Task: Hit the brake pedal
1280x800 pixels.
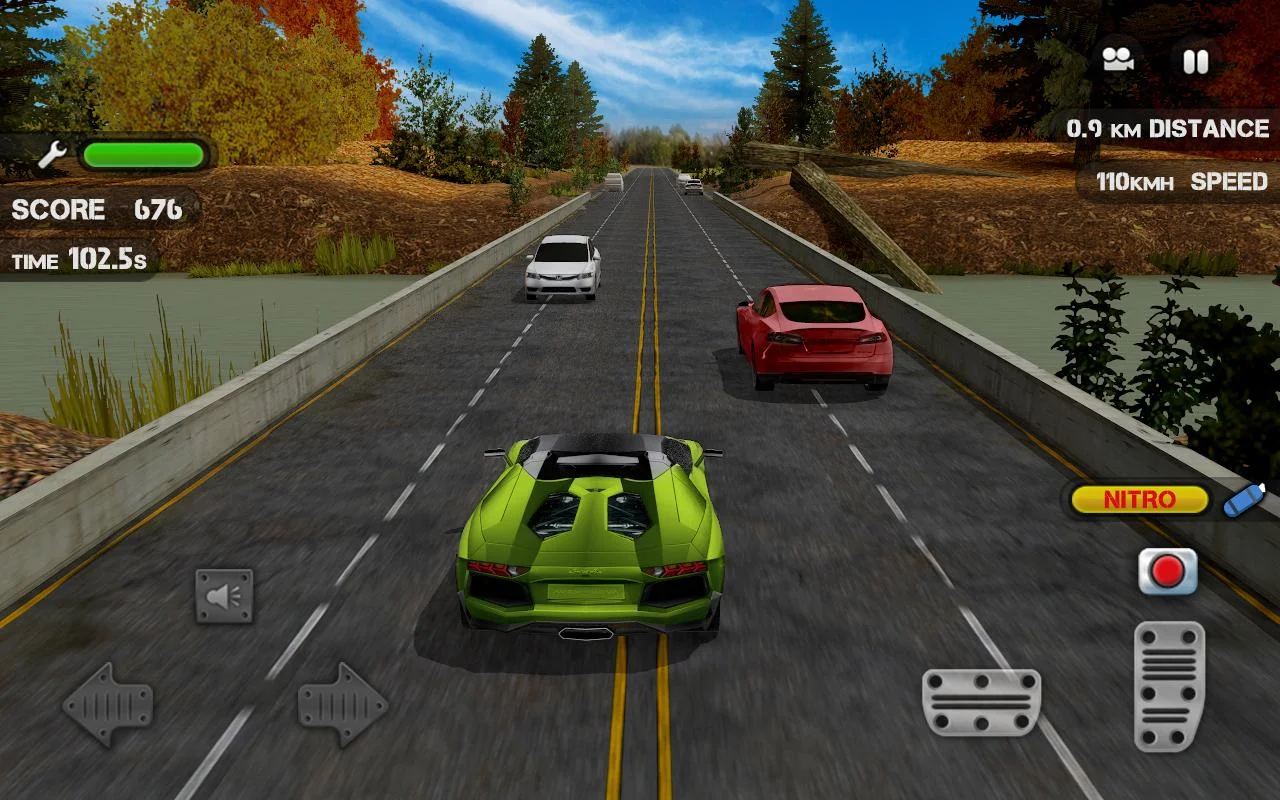Action: tap(981, 702)
